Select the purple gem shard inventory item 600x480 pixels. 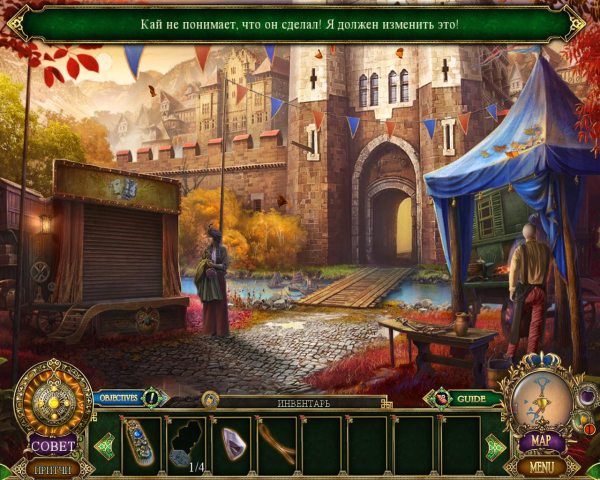[232, 441]
